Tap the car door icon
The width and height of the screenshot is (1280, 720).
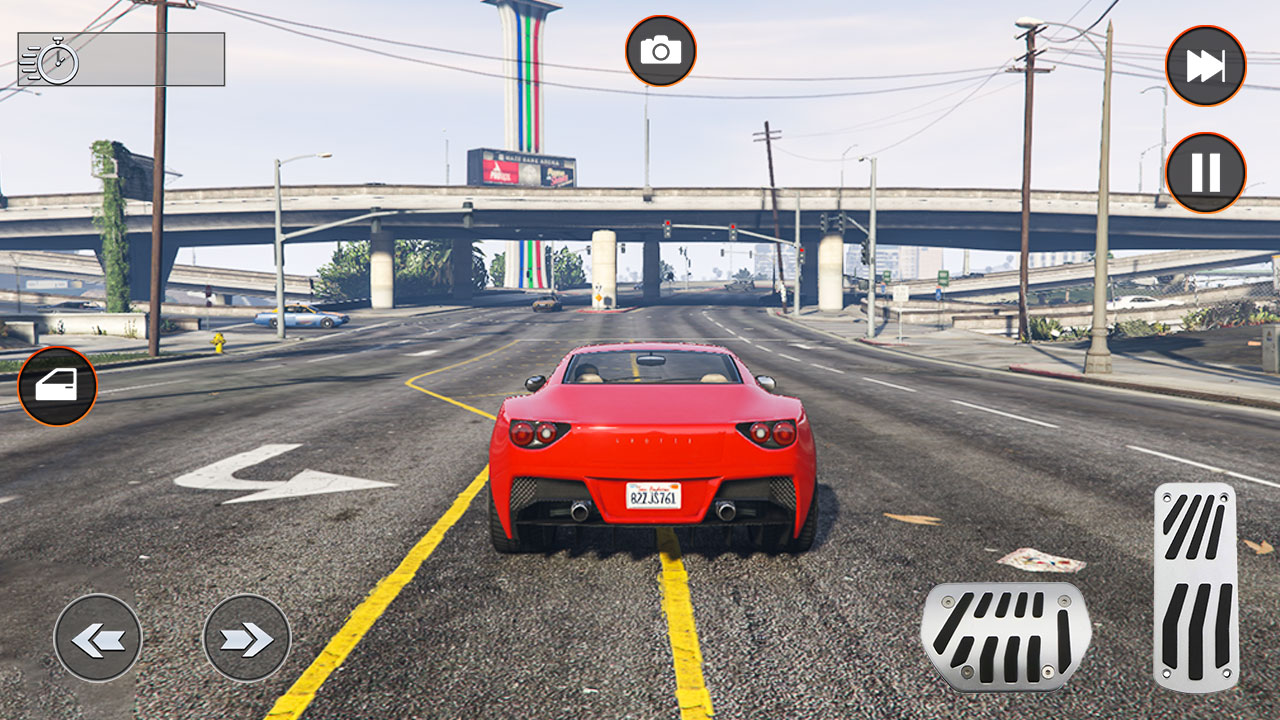click(57, 386)
